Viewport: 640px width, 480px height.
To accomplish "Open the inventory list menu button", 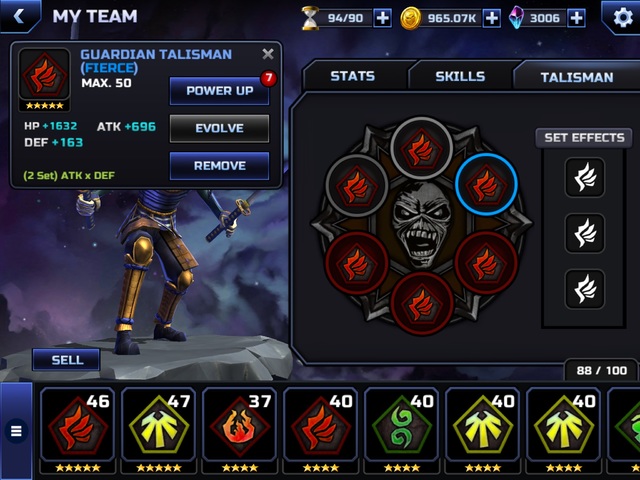I will (x=16, y=431).
